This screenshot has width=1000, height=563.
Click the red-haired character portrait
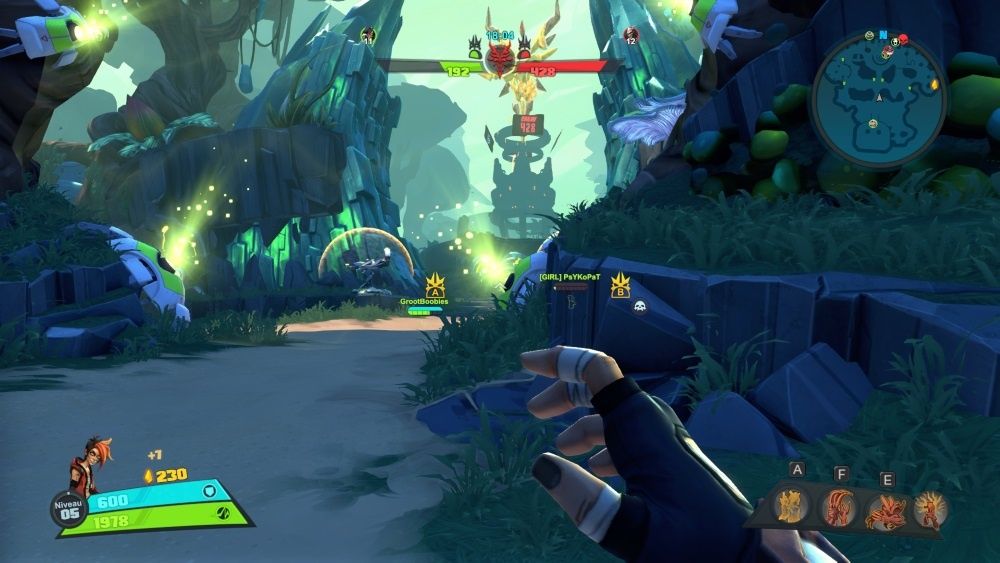84,466
